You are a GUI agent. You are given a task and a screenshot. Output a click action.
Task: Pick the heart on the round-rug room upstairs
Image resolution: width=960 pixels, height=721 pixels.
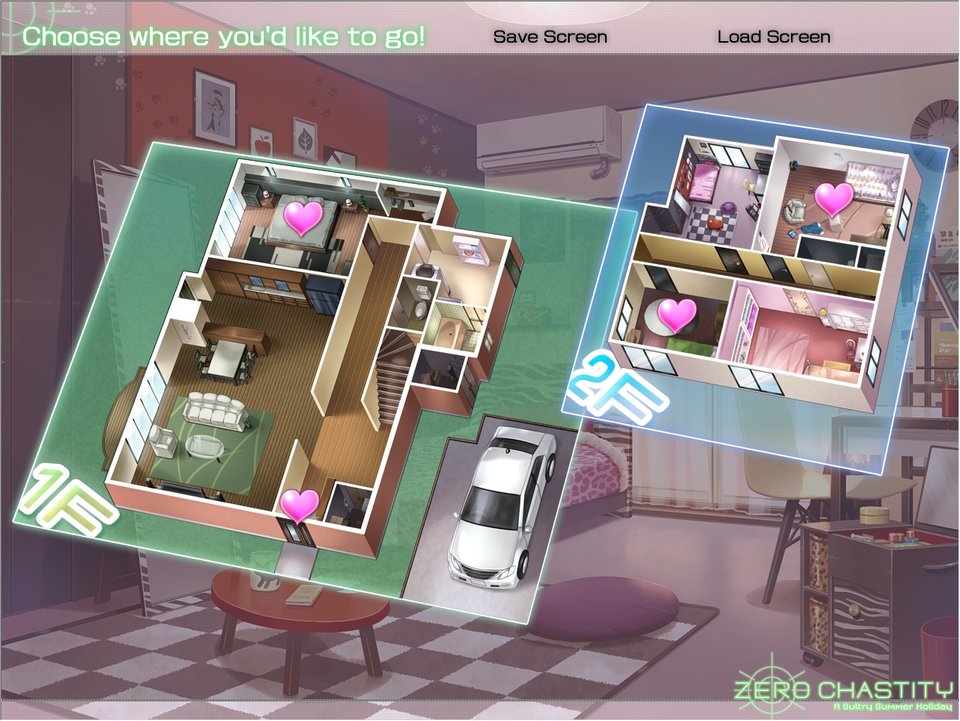677,315
